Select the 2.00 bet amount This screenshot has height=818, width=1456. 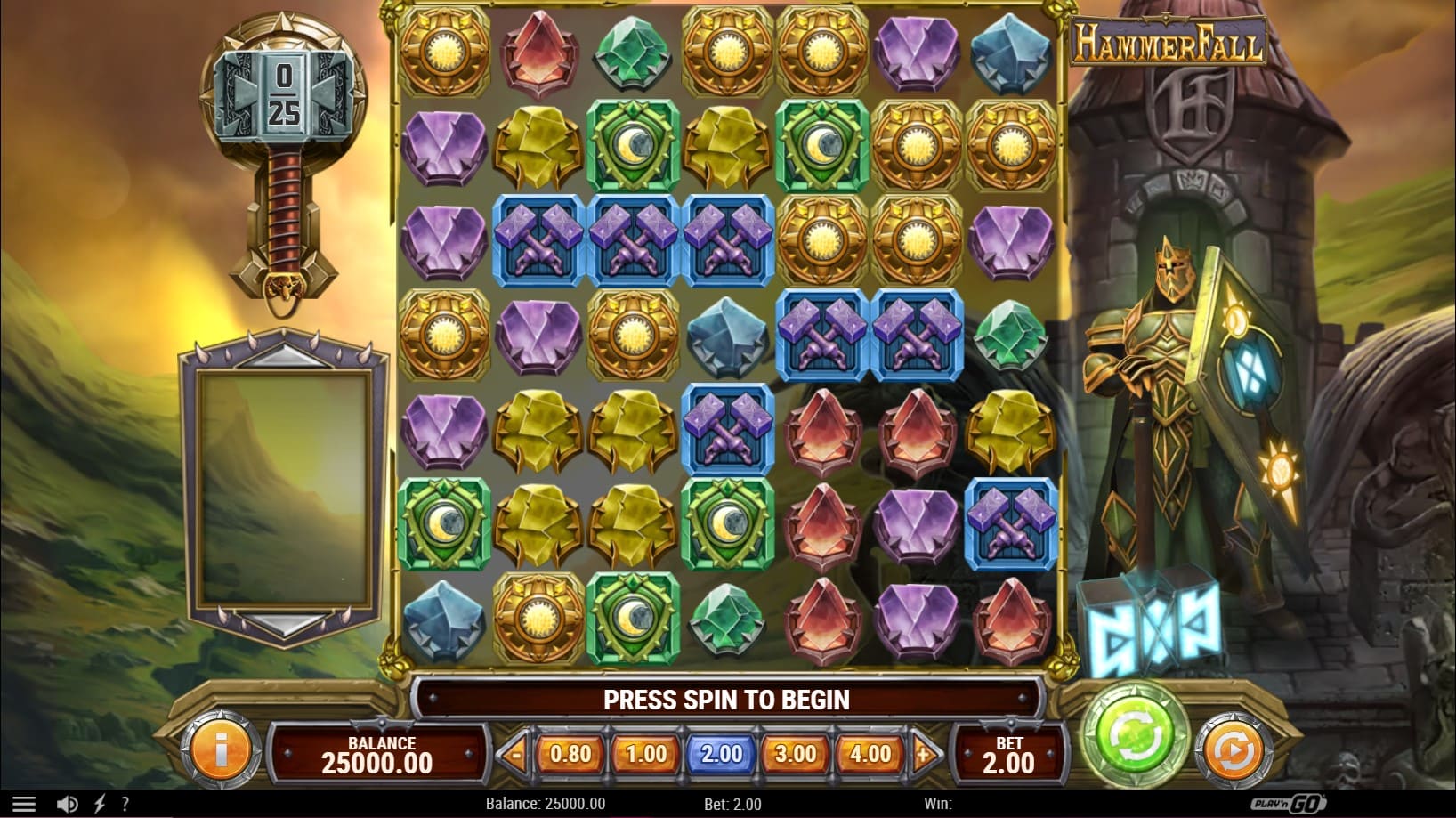click(721, 754)
